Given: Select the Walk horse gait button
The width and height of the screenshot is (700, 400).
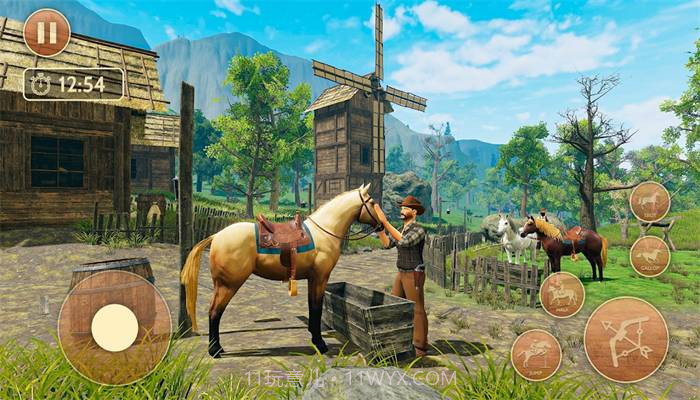Looking at the screenshot, I should tap(562, 295).
